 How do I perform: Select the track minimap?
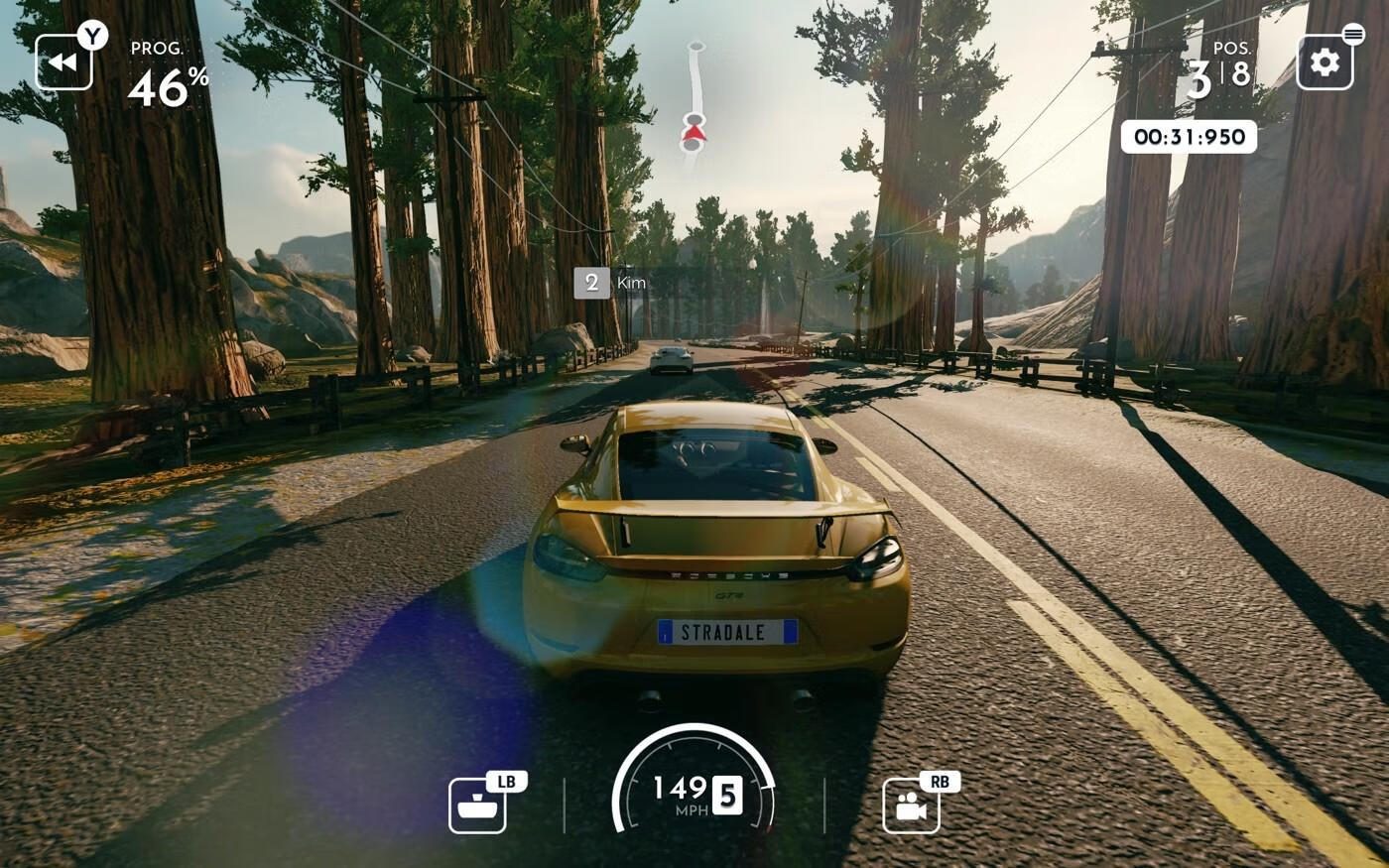click(694, 99)
